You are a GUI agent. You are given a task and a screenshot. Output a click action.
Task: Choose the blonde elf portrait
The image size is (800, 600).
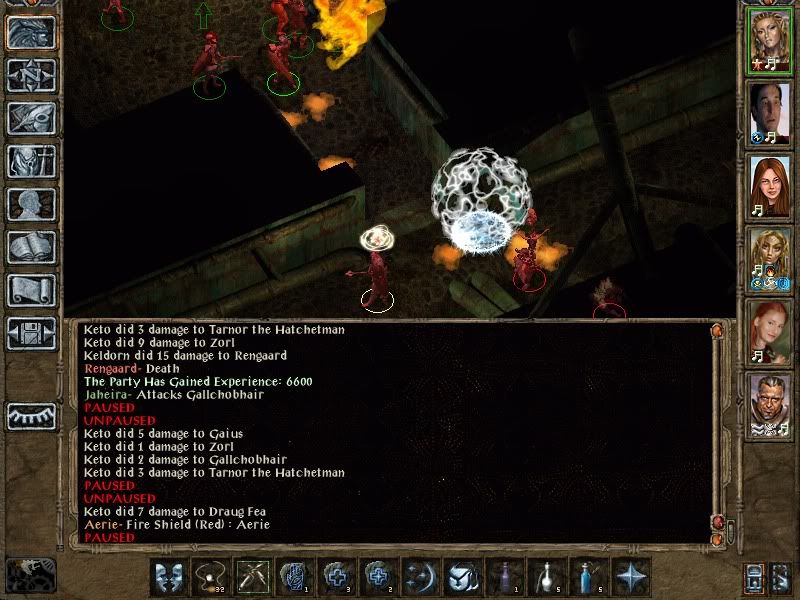point(770,257)
